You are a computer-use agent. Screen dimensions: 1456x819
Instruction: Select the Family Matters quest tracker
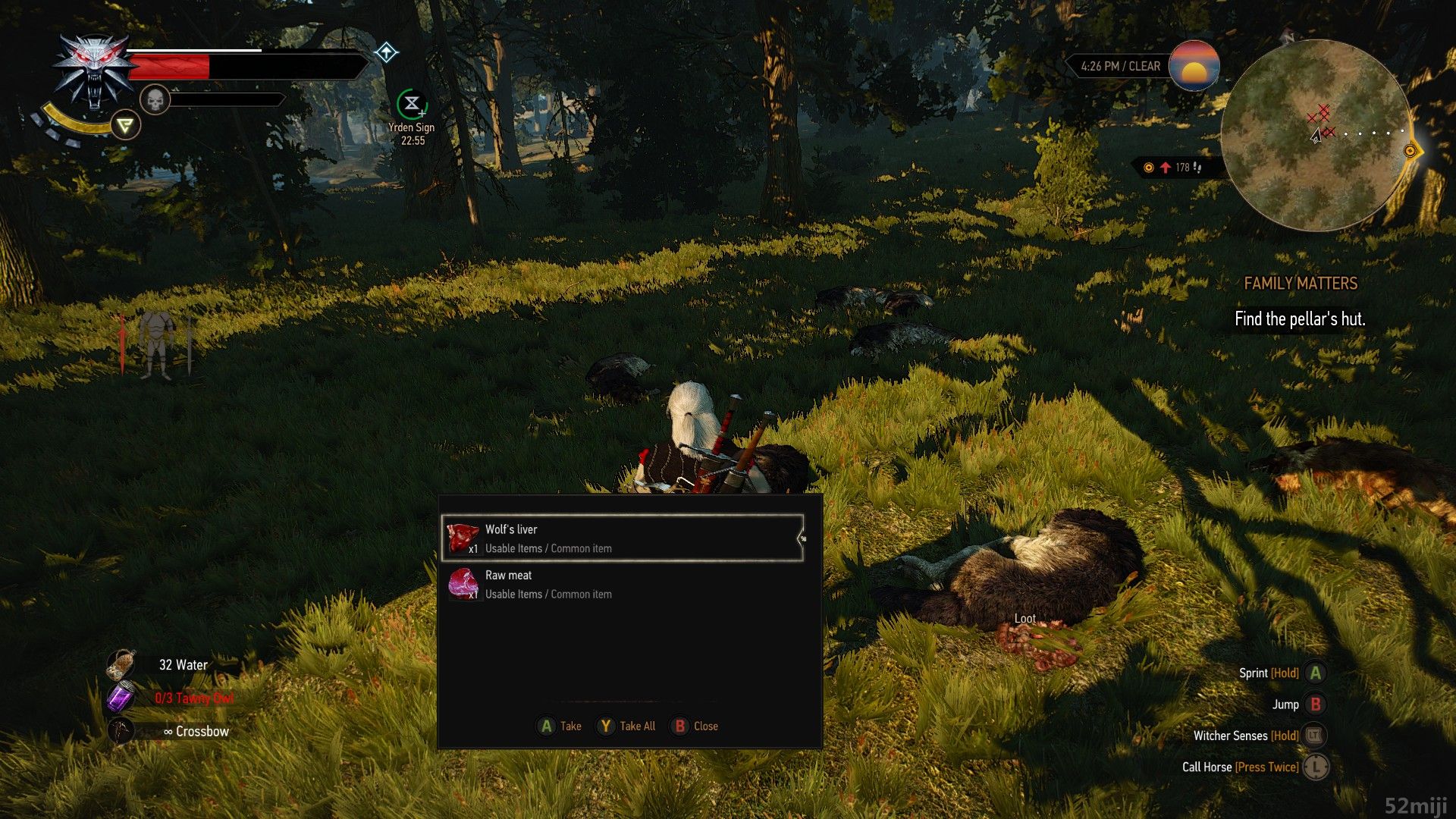tap(1300, 284)
